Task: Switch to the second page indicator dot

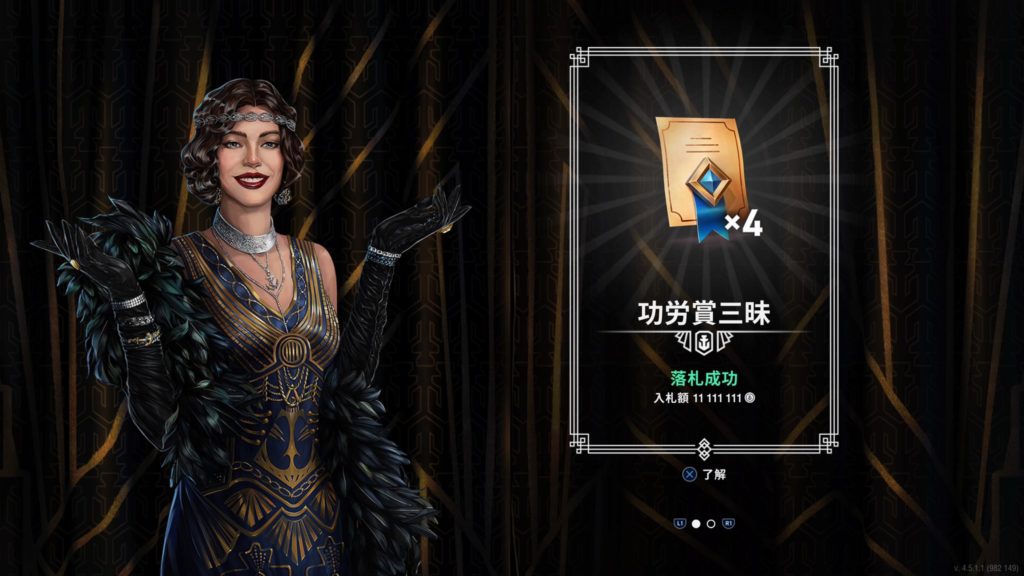Action: coord(711,523)
